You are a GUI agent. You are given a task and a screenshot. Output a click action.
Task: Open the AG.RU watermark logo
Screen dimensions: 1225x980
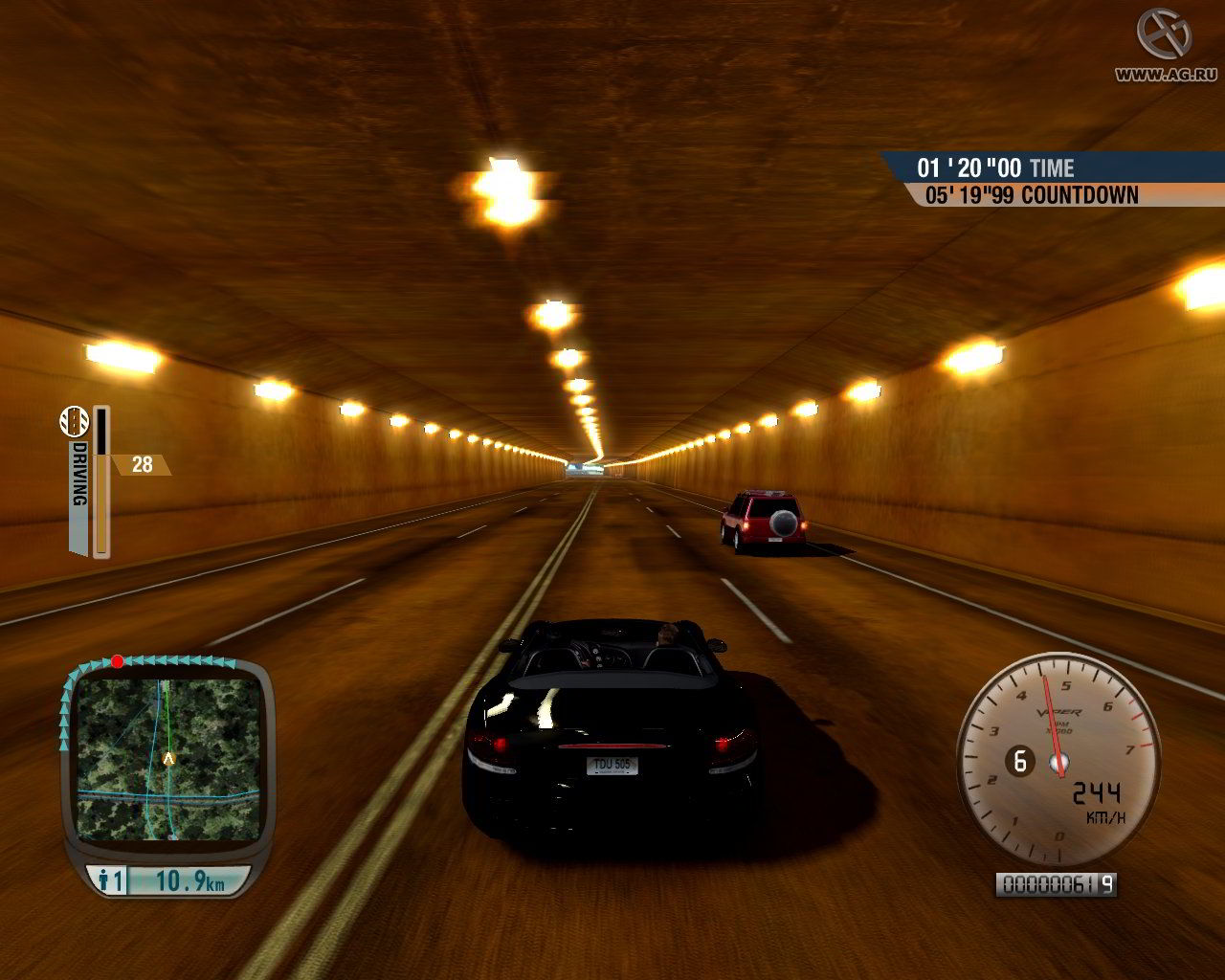[1163, 33]
